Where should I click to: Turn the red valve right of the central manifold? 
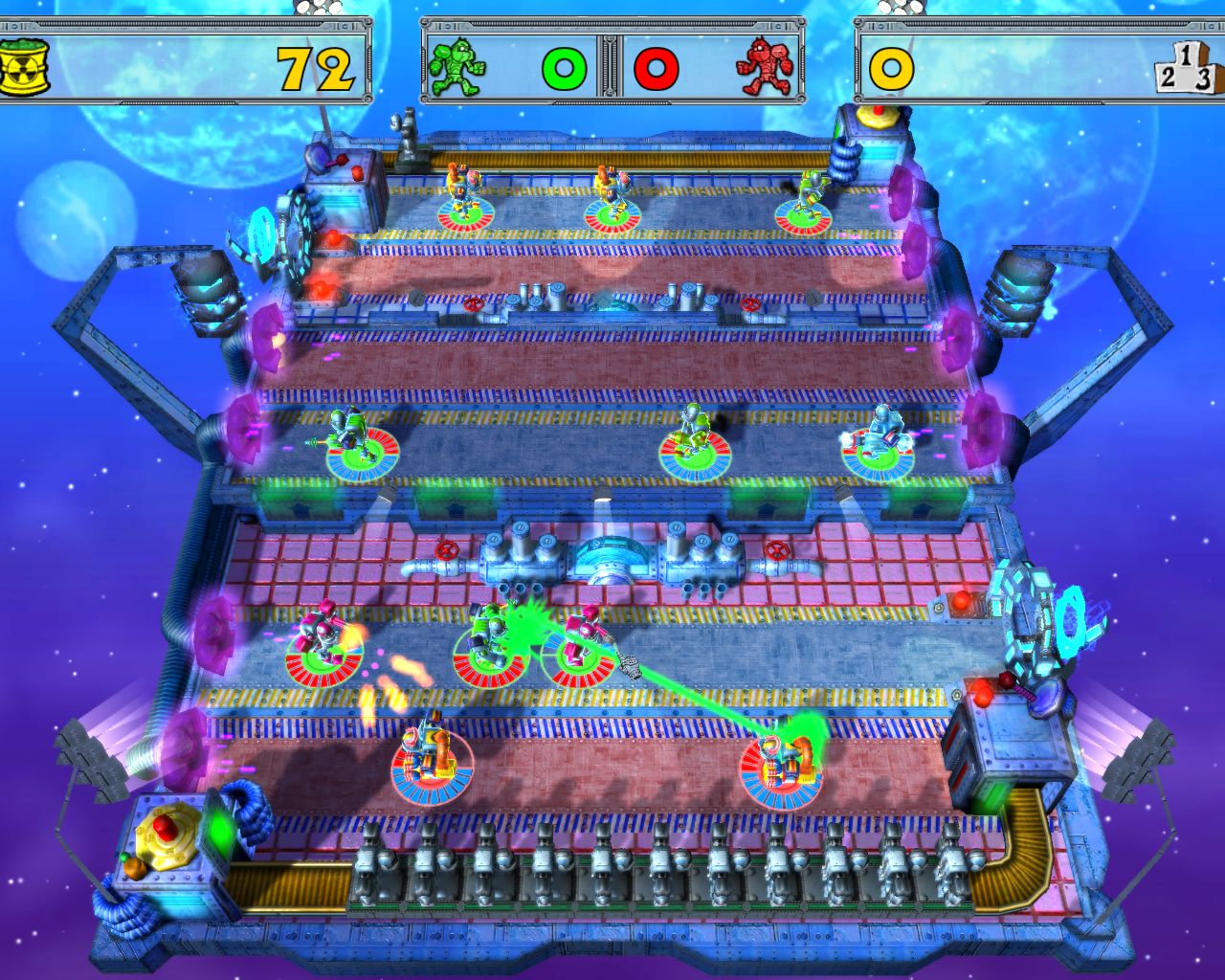775,551
